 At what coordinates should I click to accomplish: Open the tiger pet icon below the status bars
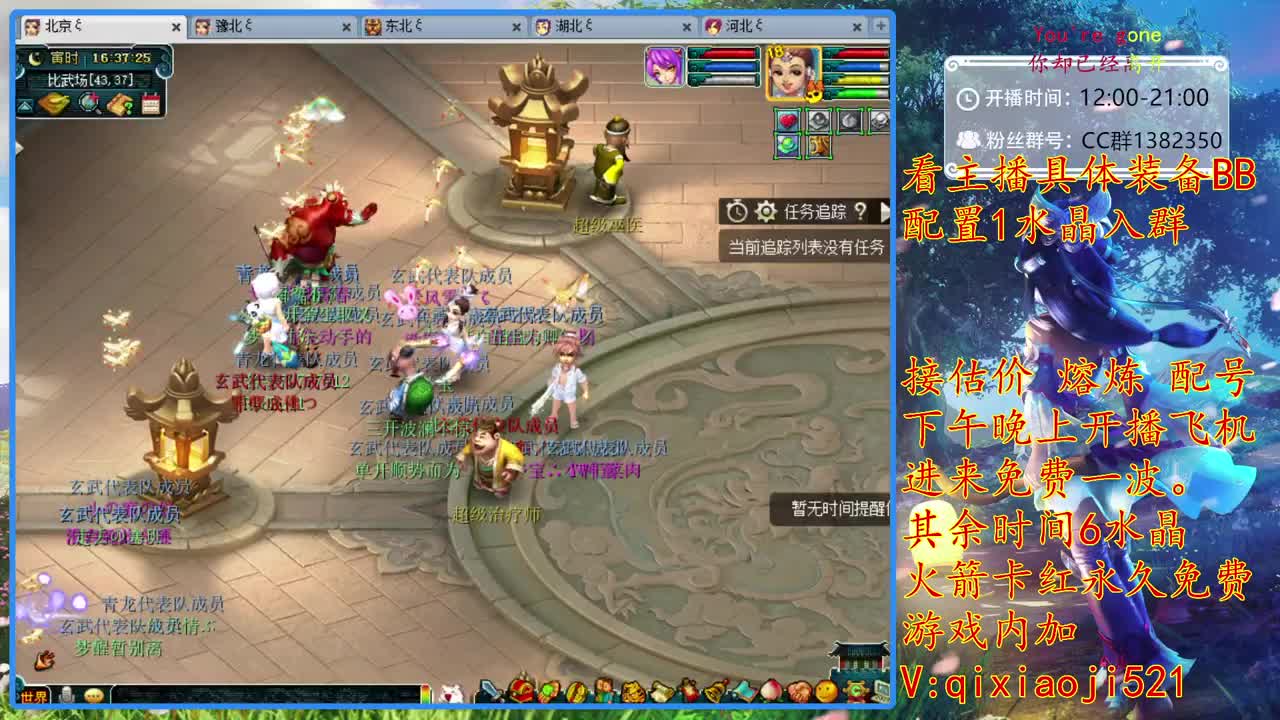point(818,146)
